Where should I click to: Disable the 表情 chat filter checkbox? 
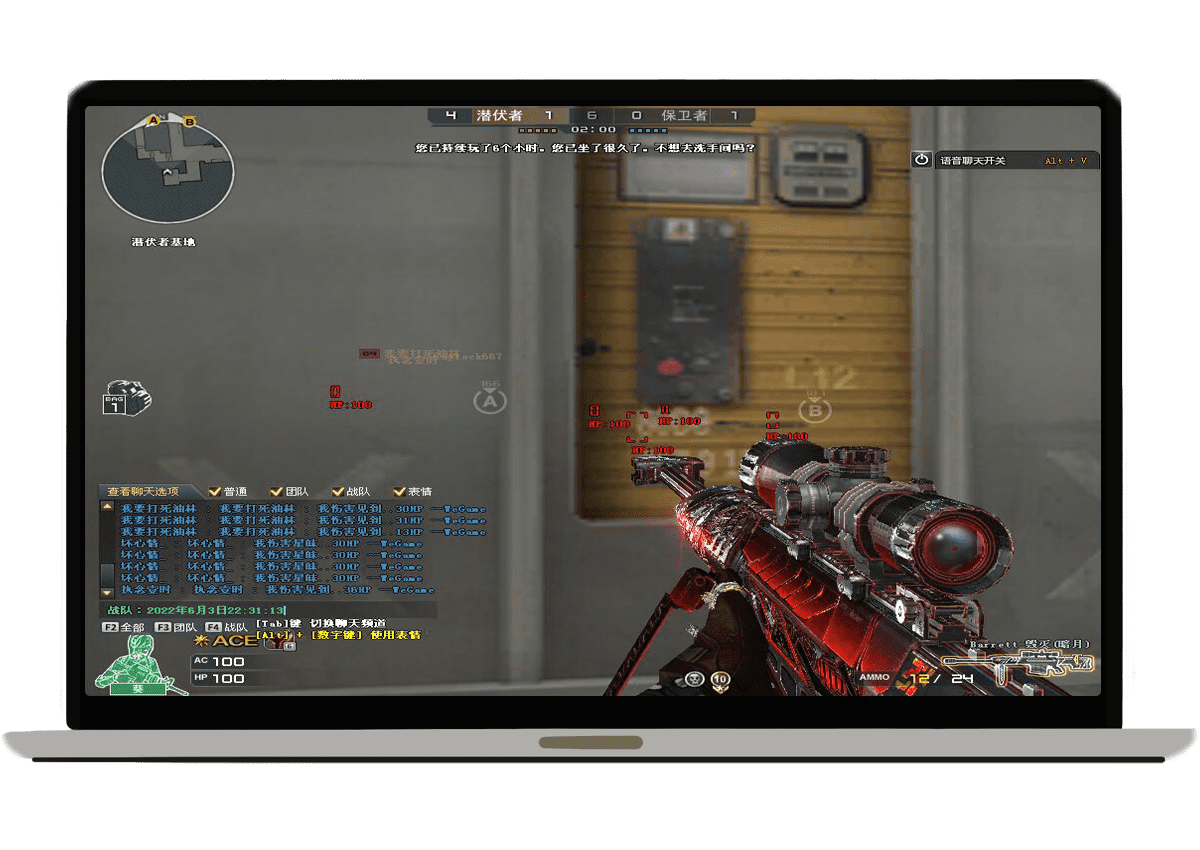point(400,491)
